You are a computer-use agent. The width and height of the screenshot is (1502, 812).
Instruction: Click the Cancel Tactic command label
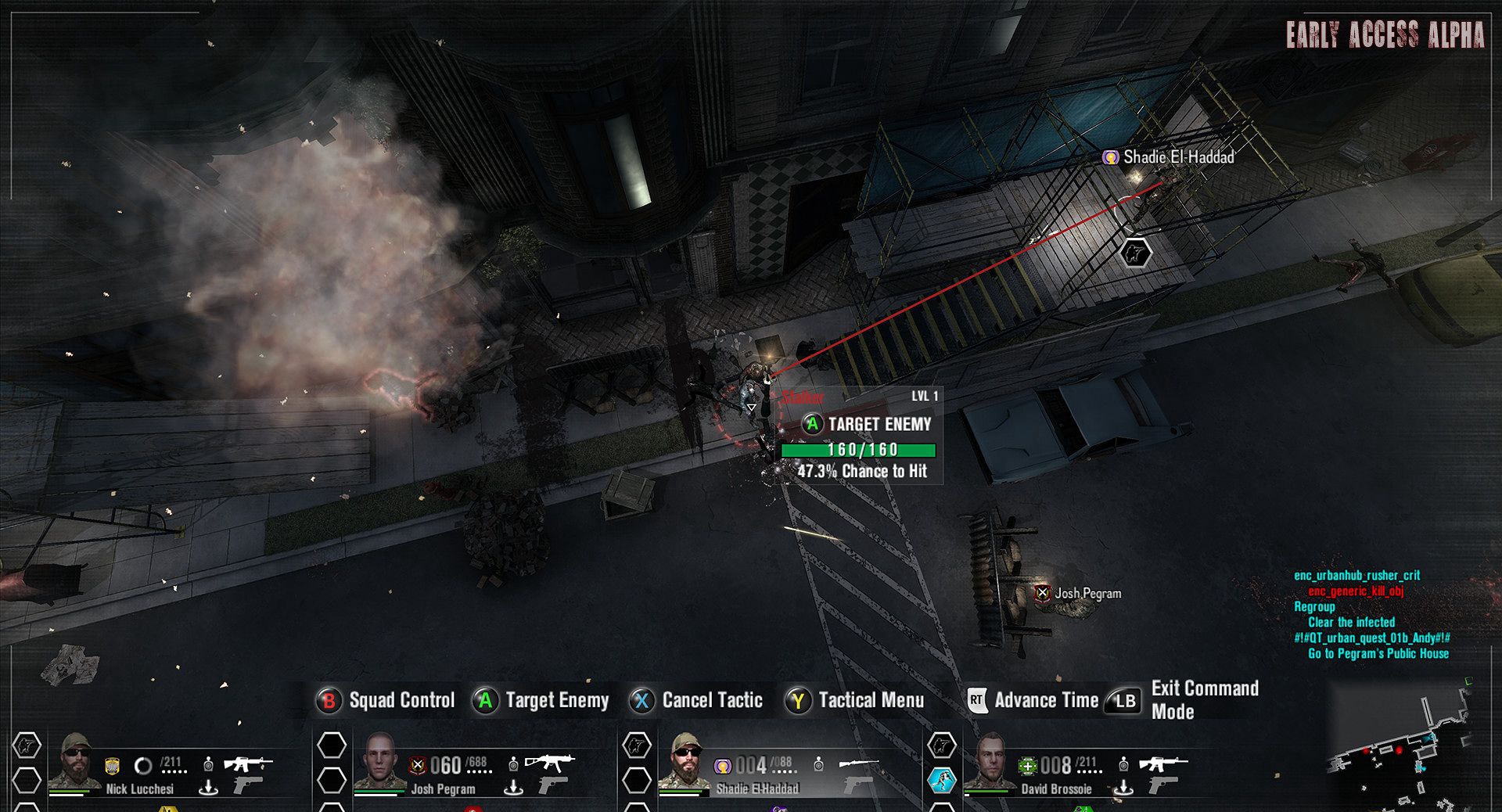712,700
